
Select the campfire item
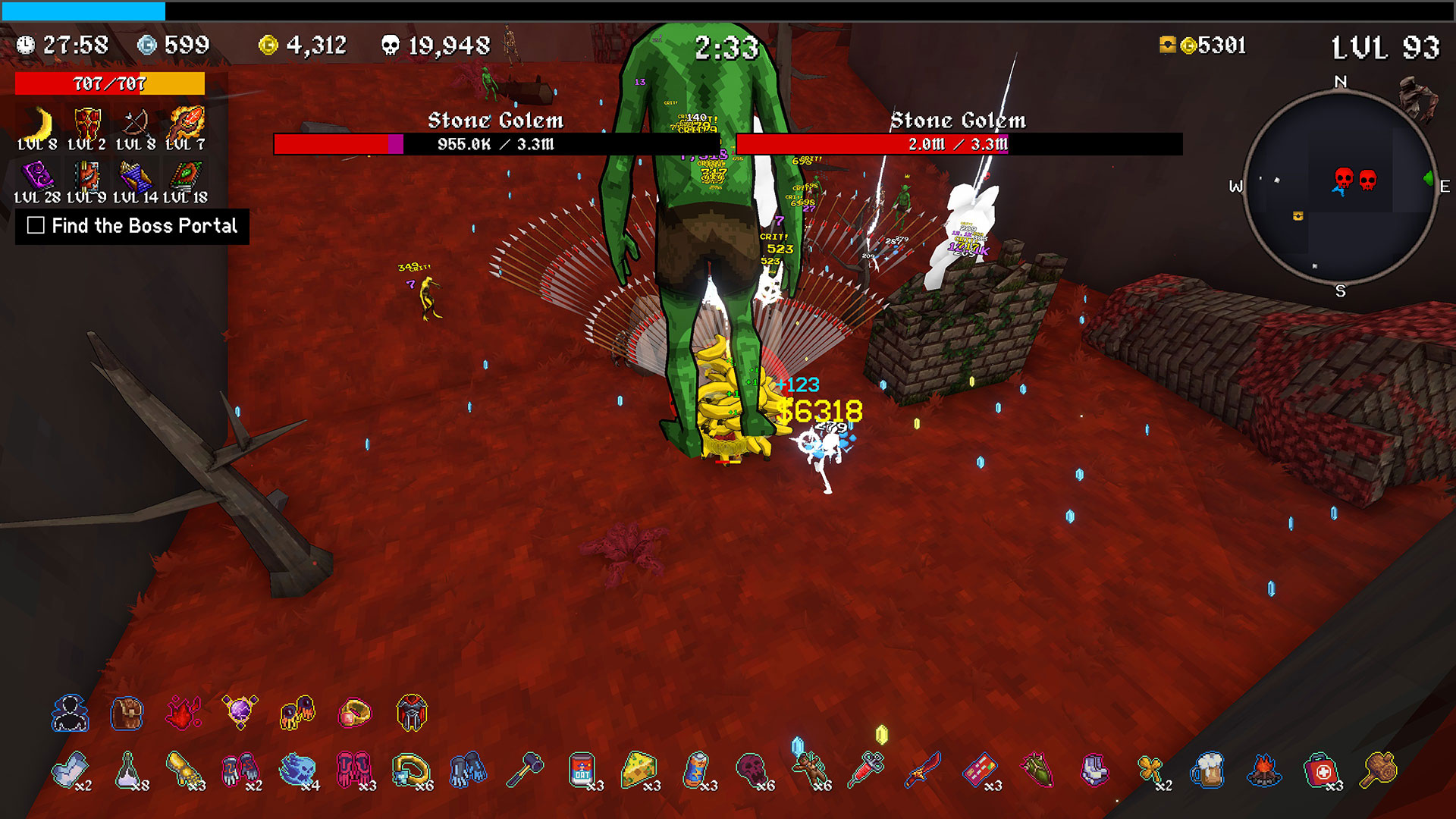click(1264, 770)
